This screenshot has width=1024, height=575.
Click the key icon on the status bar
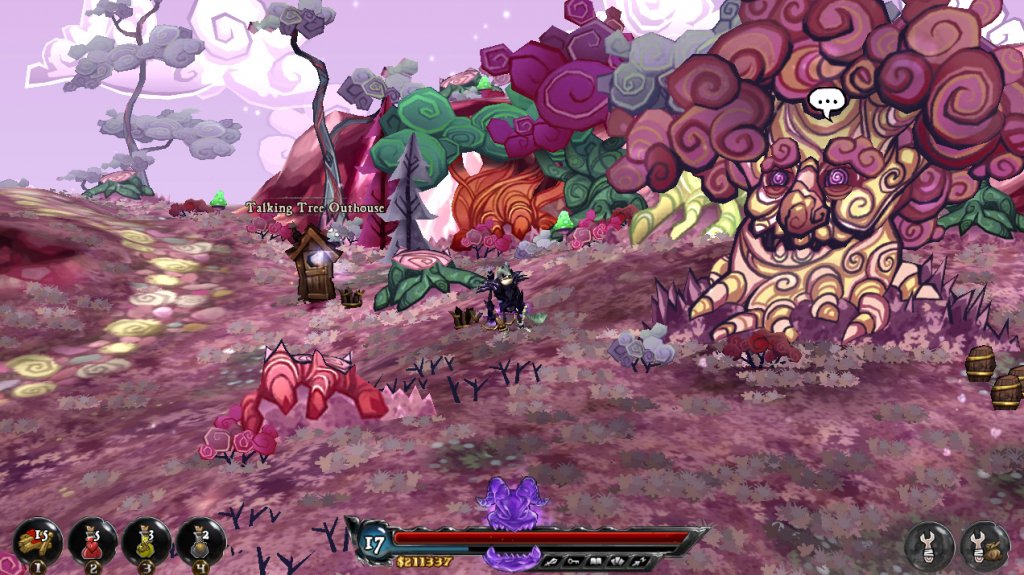[573, 561]
